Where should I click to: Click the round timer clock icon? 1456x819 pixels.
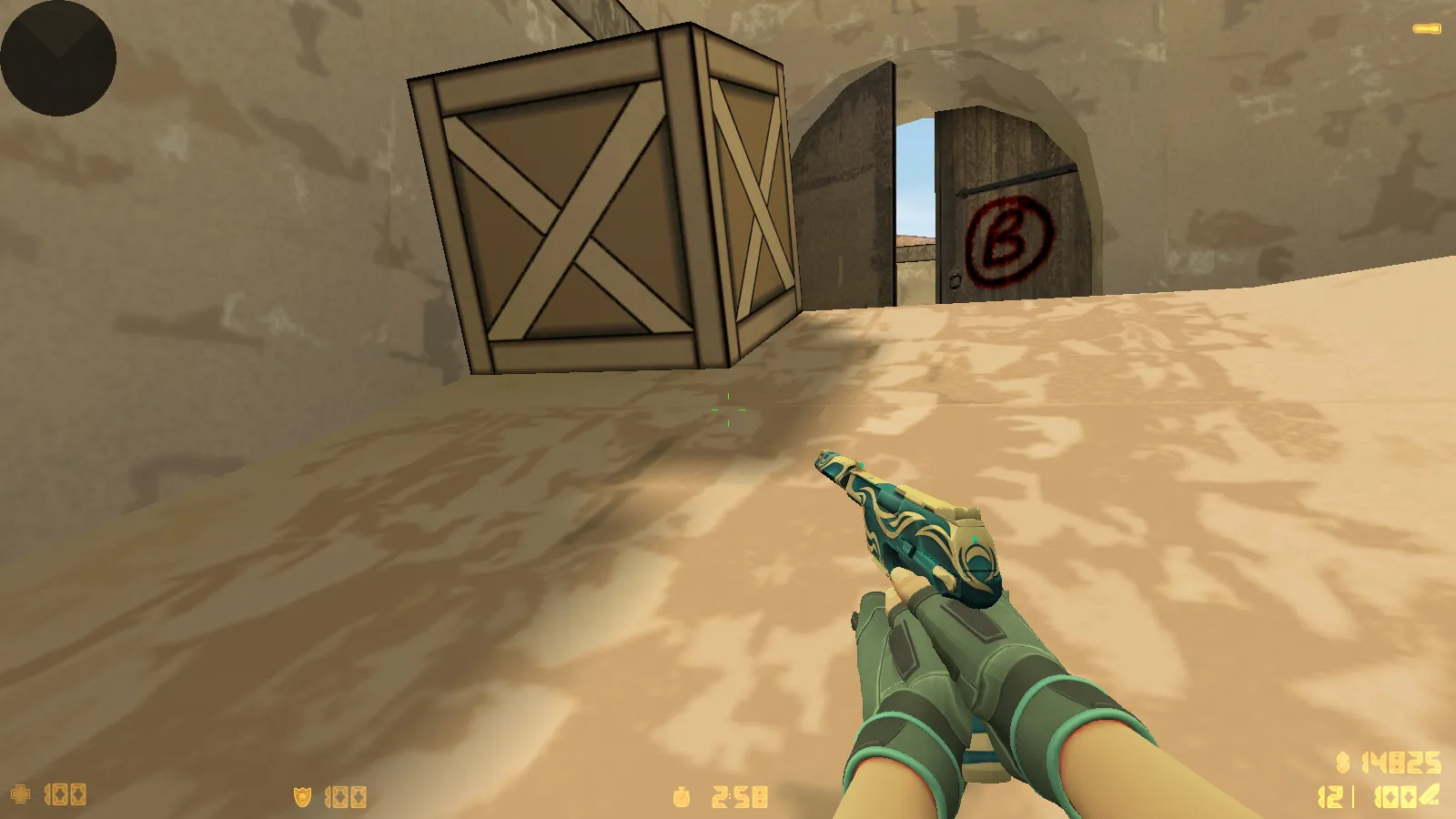point(681,796)
